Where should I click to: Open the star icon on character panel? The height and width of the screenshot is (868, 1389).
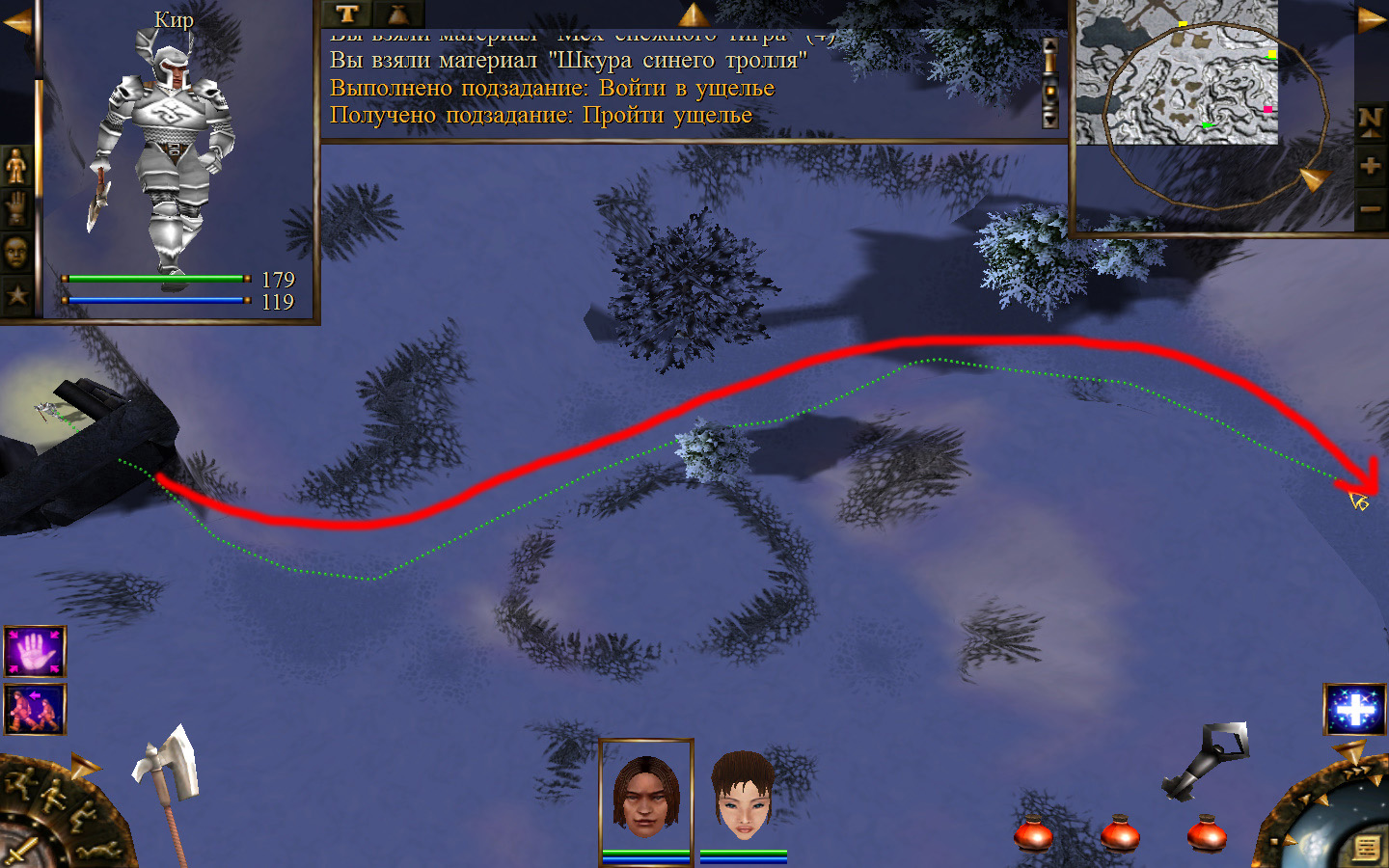point(16,294)
